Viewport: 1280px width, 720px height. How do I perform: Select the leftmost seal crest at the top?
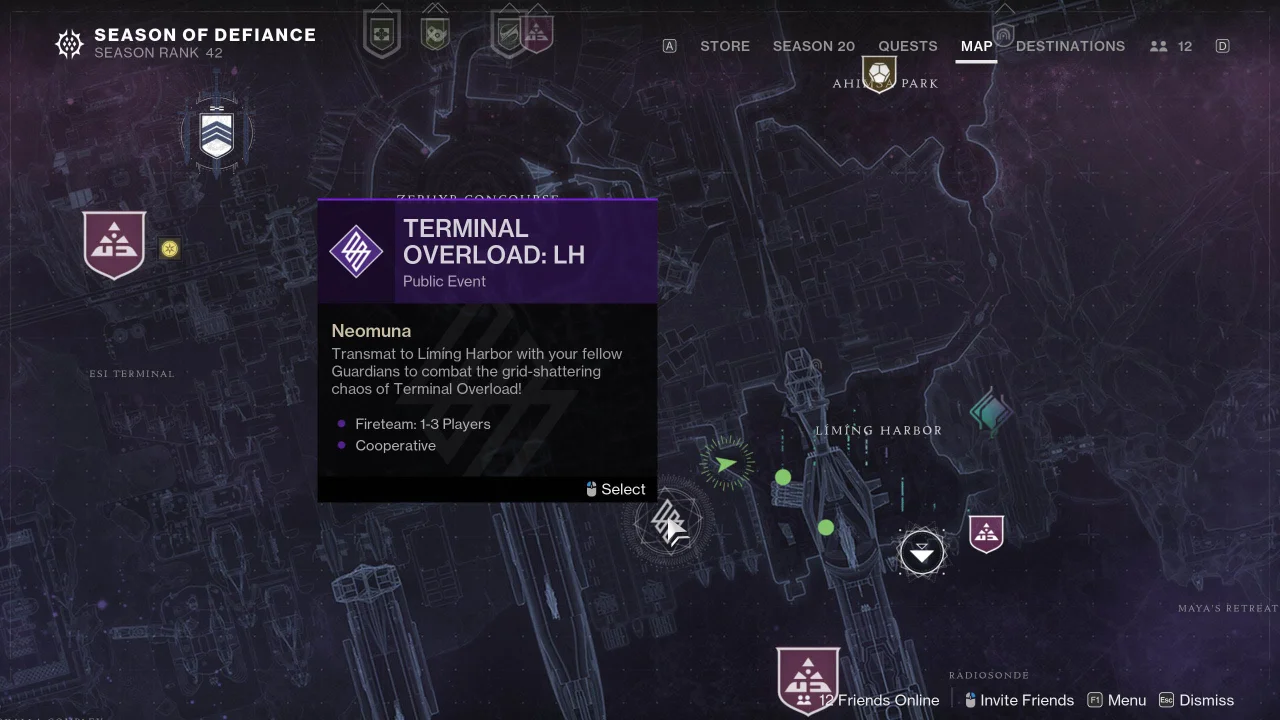(x=381, y=28)
